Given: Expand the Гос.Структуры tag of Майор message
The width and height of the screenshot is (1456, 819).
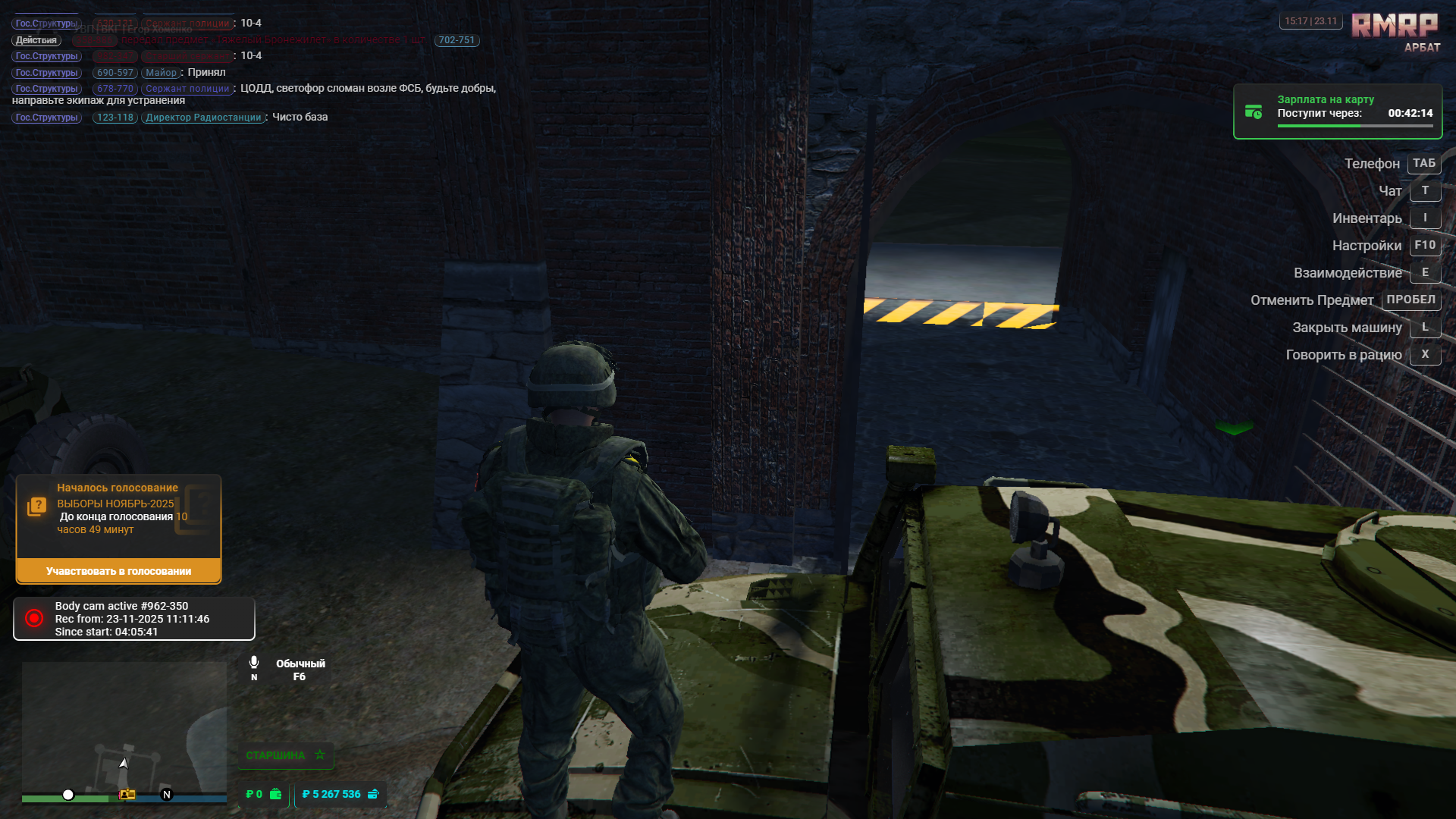Looking at the screenshot, I should (x=45, y=72).
